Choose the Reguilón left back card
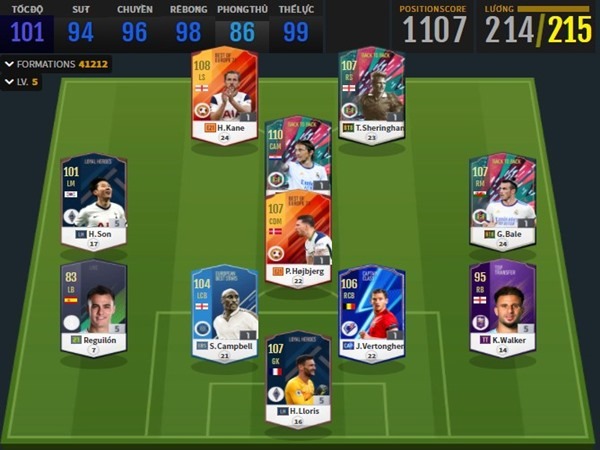This screenshot has height=450, width=600. tap(93, 303)
